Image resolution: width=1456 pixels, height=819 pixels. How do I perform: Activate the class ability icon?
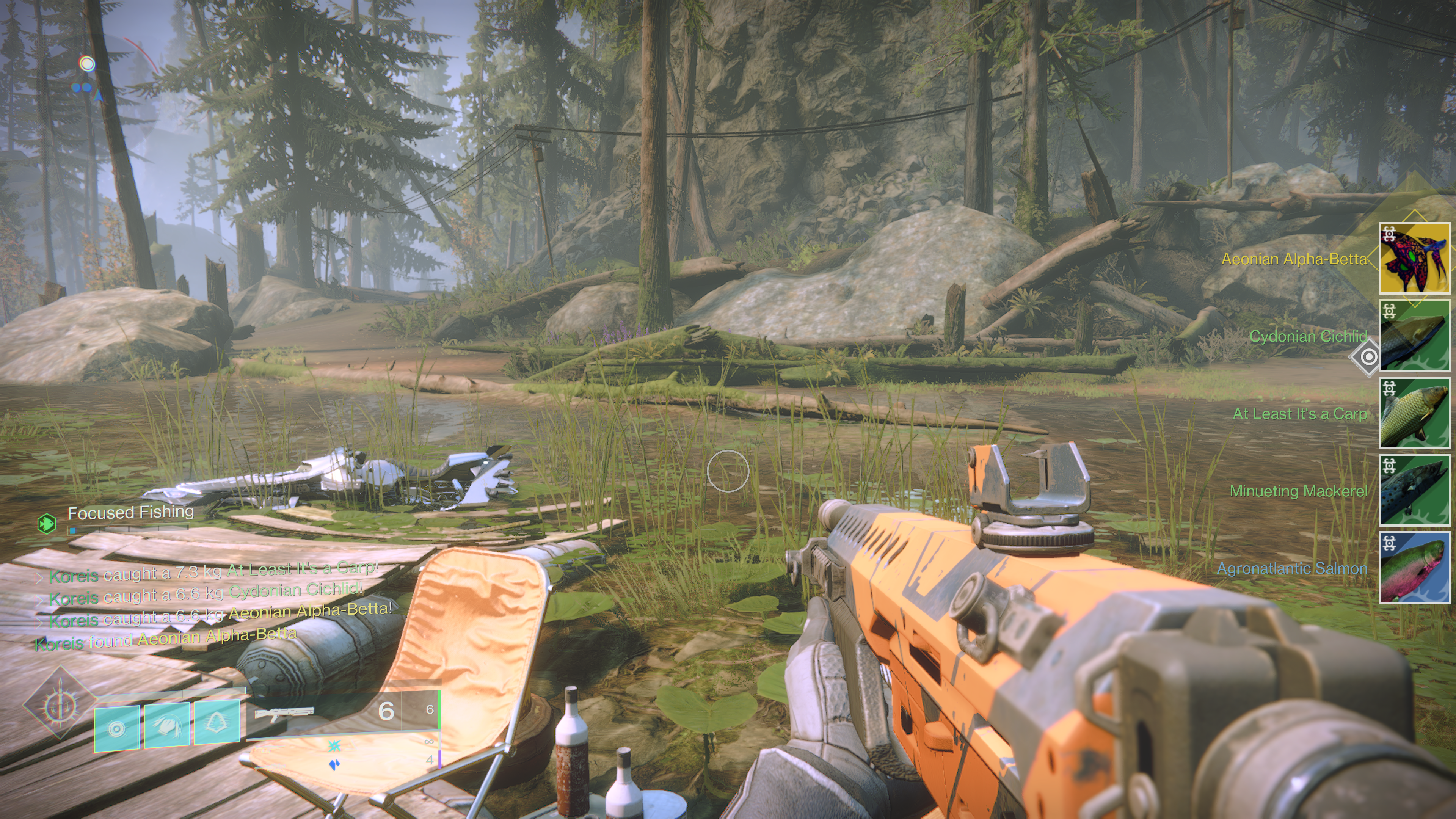coord(217,722)
